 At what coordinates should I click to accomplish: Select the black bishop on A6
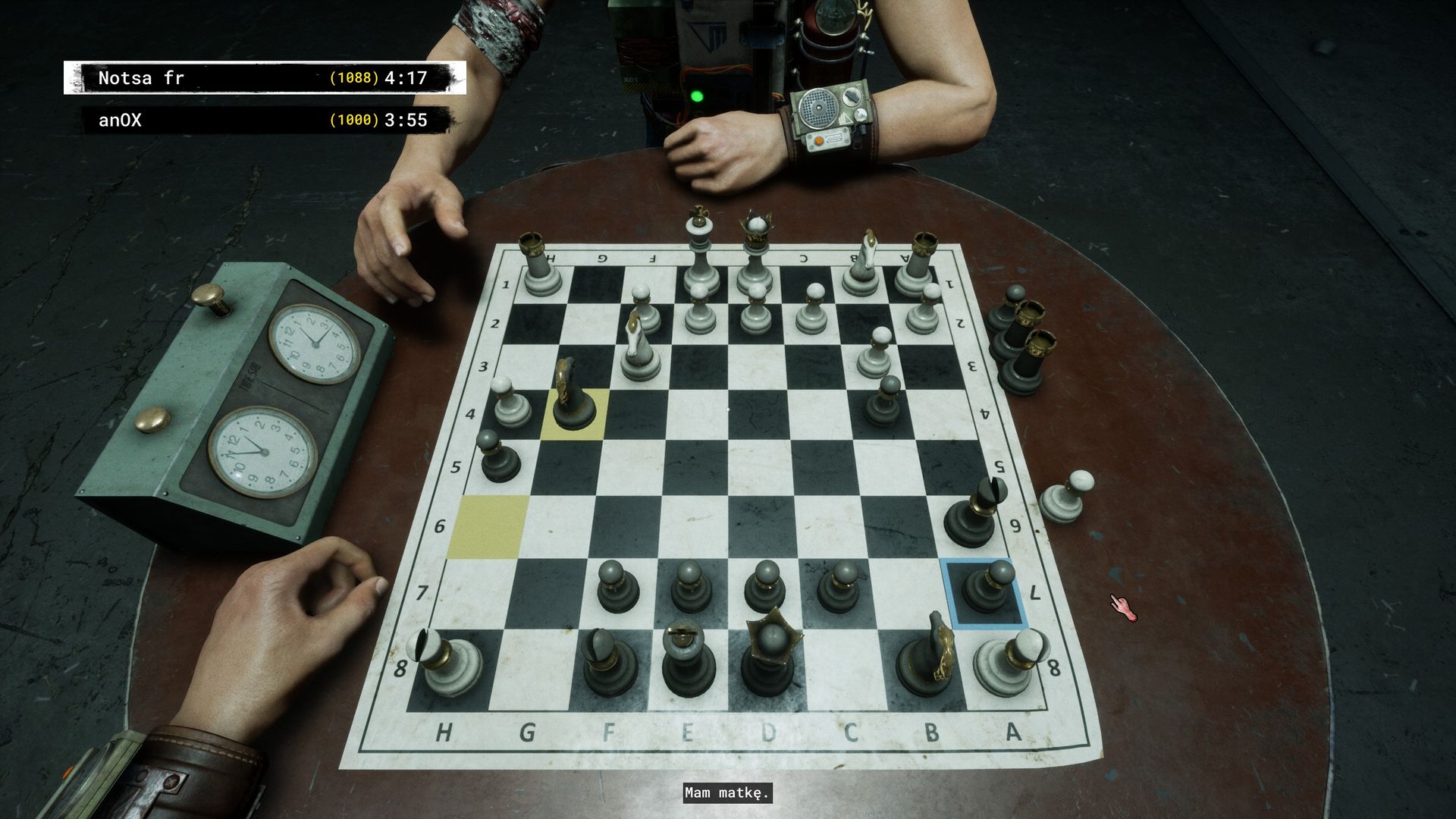[971, 516]
